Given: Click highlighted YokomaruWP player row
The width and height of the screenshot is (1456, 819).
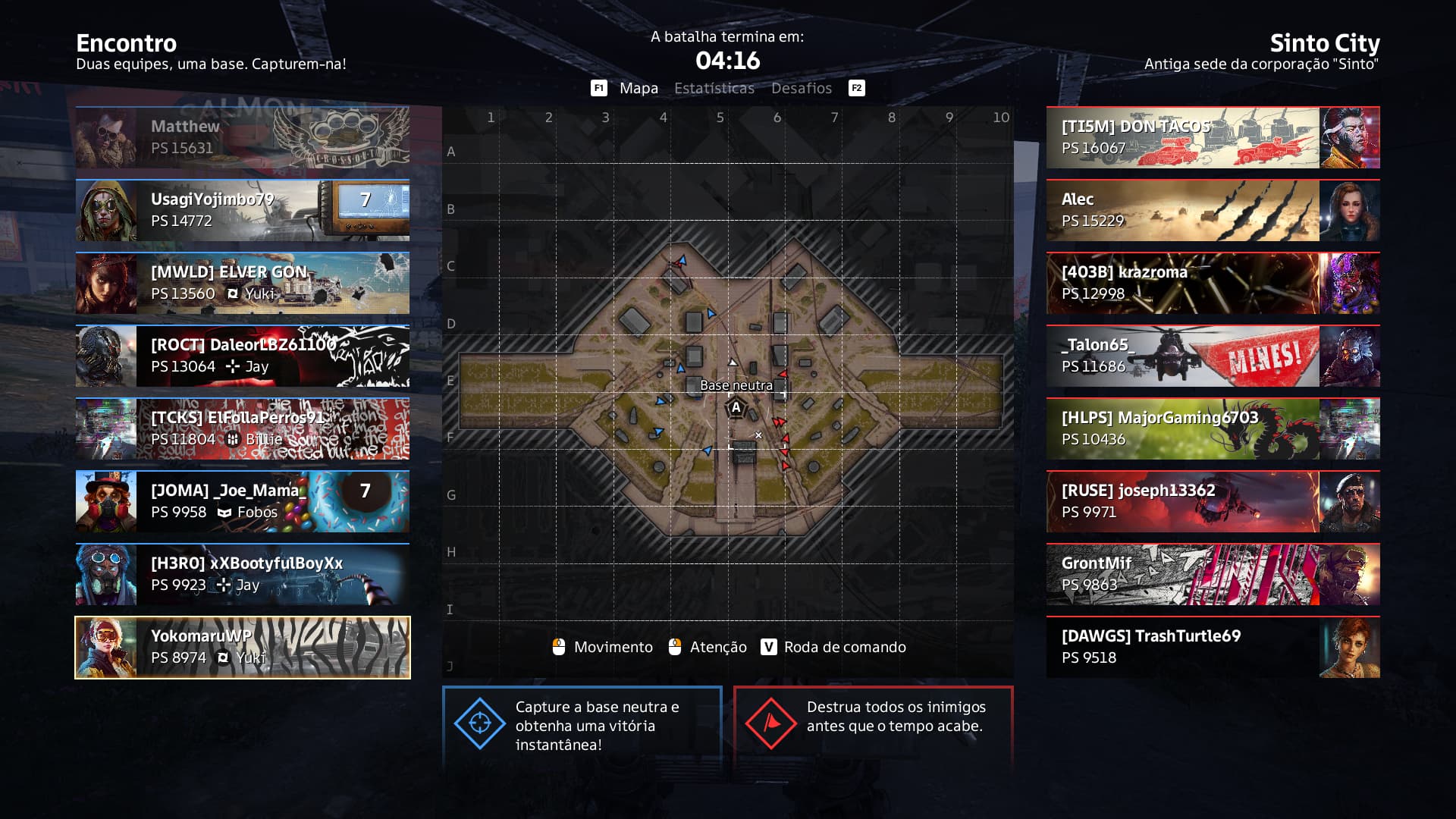Looking at the screenshot, I should [243, 647].
